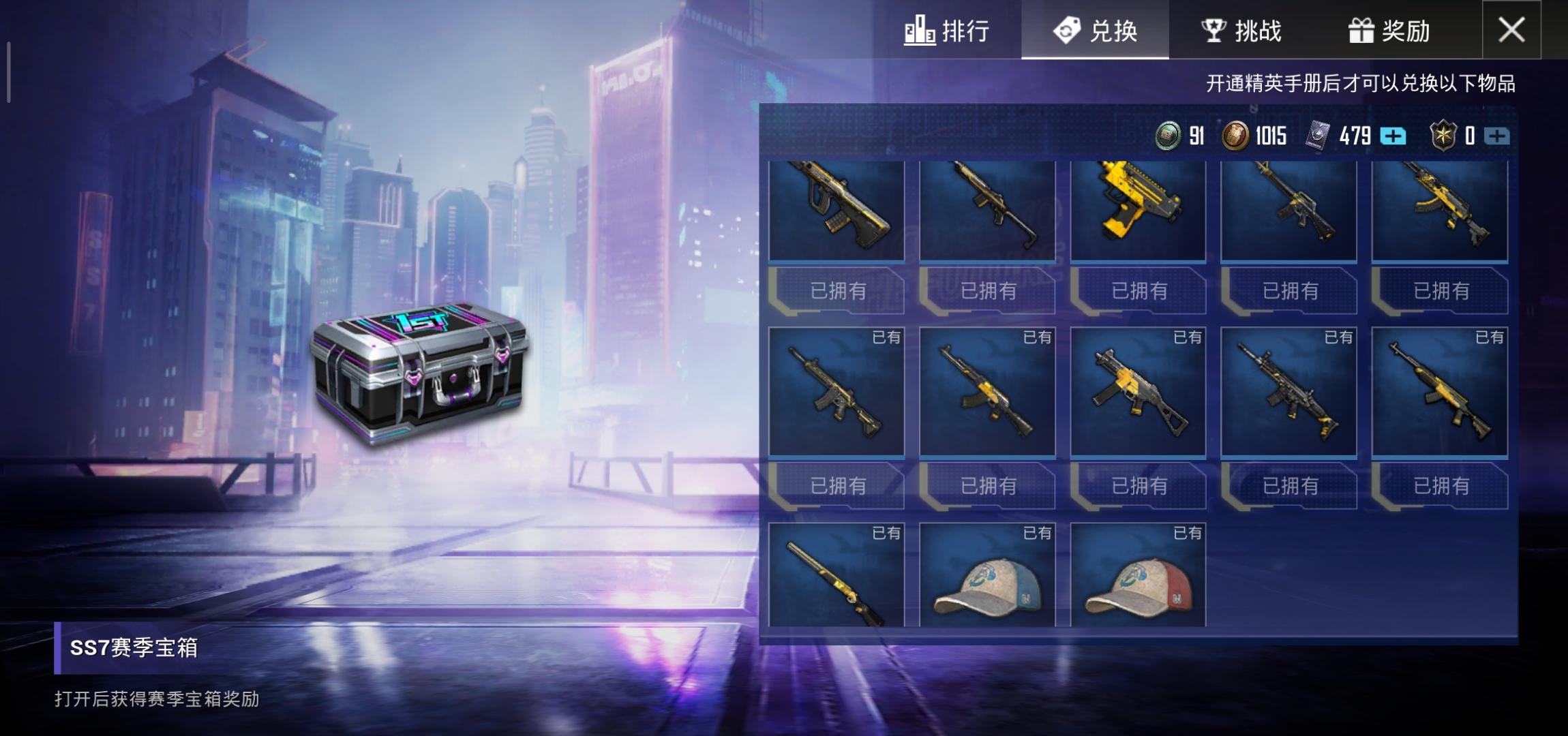The width and height of the screenshot is (1568, 736).
Task: Click the 已拥有 button under the golden UZI
Action: tap(1139, 292)
